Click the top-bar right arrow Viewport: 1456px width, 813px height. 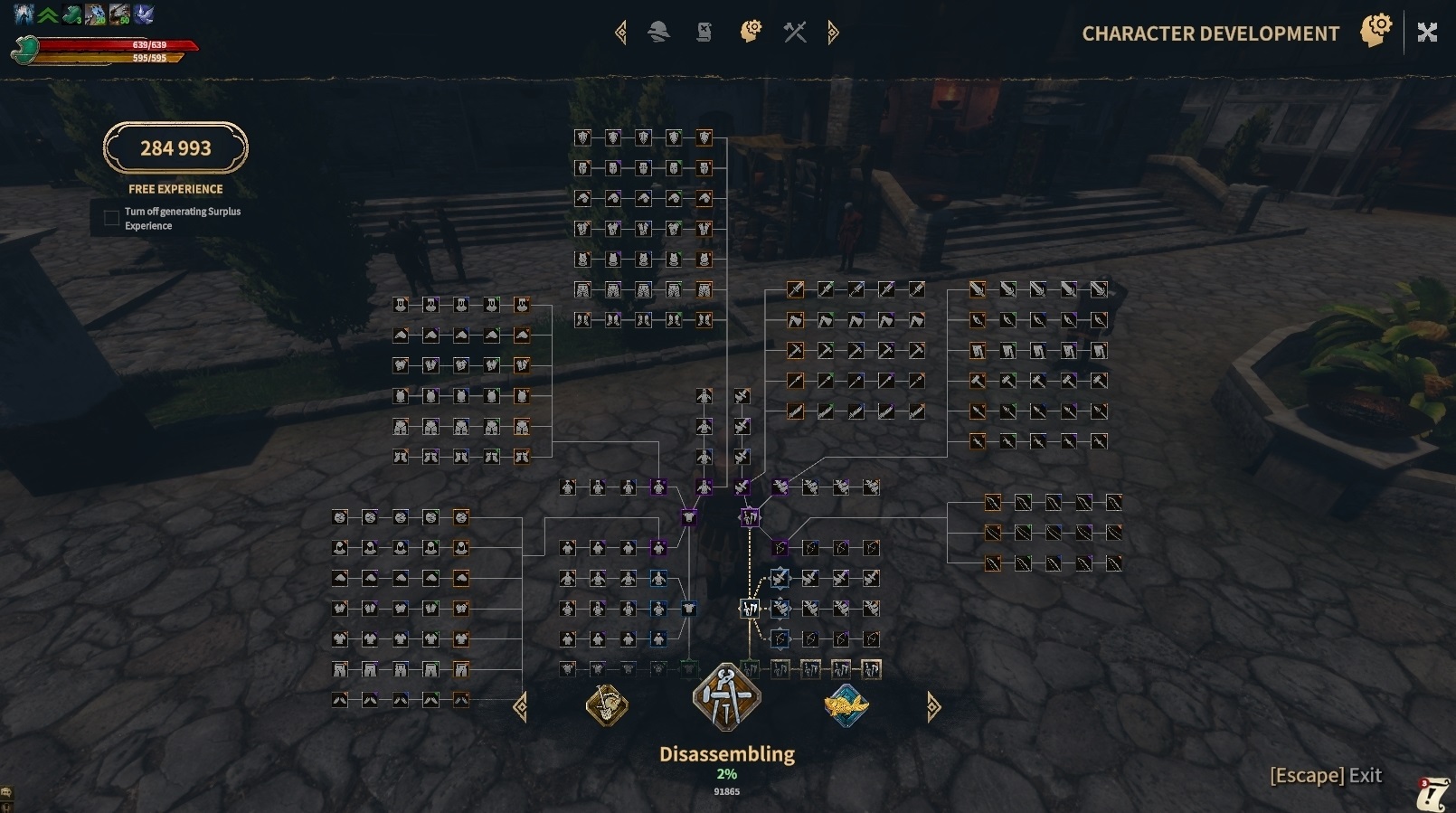point(833,33)
